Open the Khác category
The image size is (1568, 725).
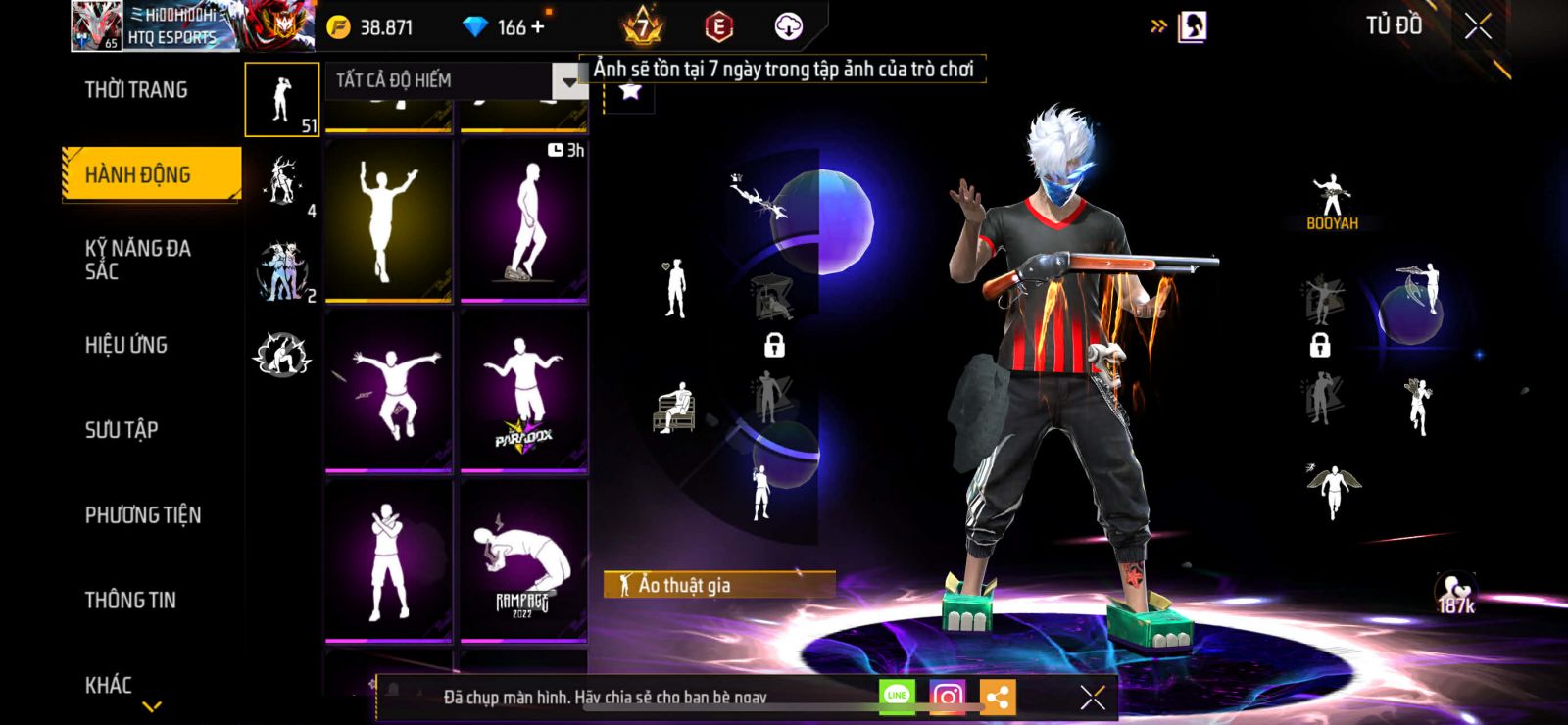(109, 684)
